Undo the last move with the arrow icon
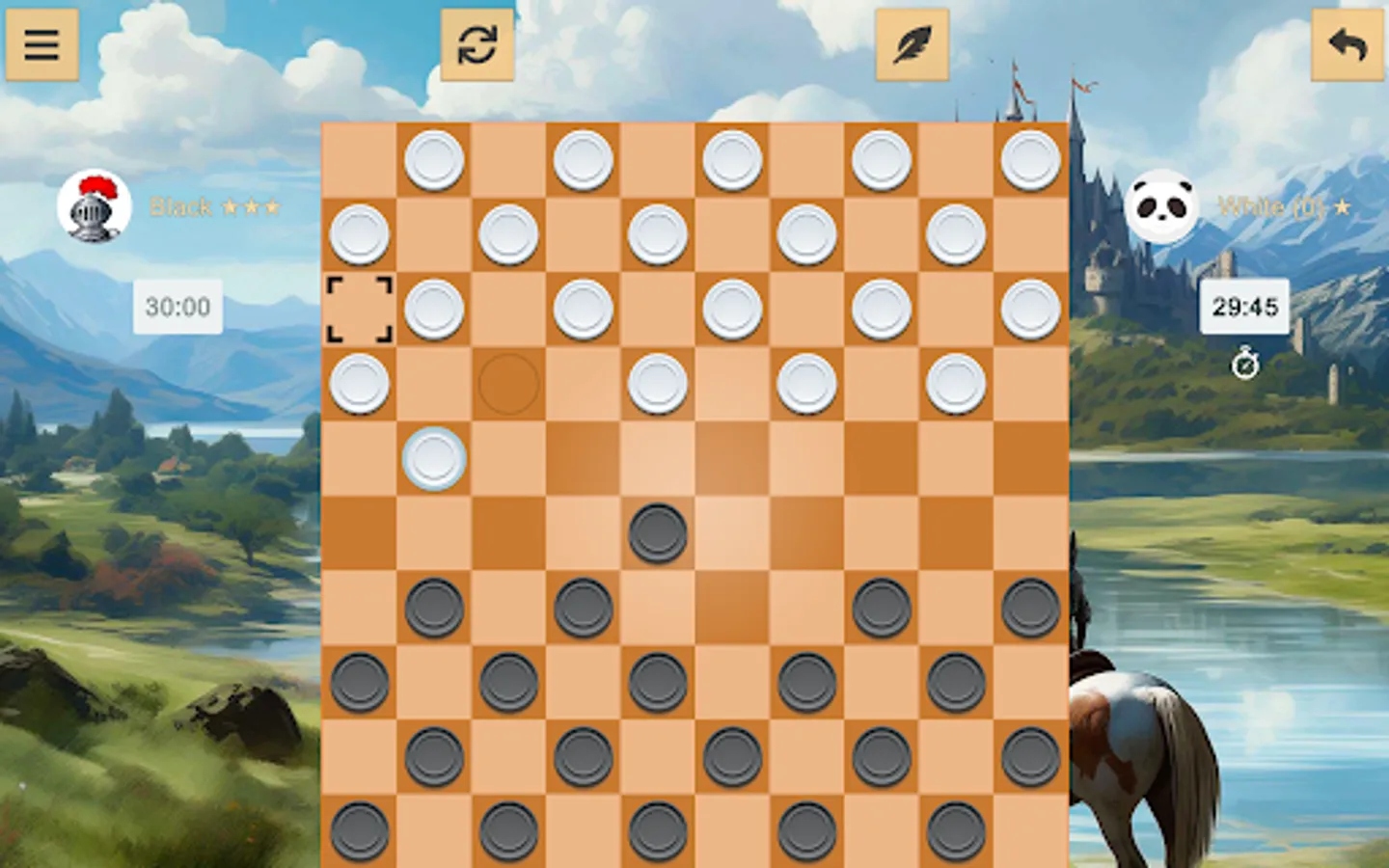 1345,44
